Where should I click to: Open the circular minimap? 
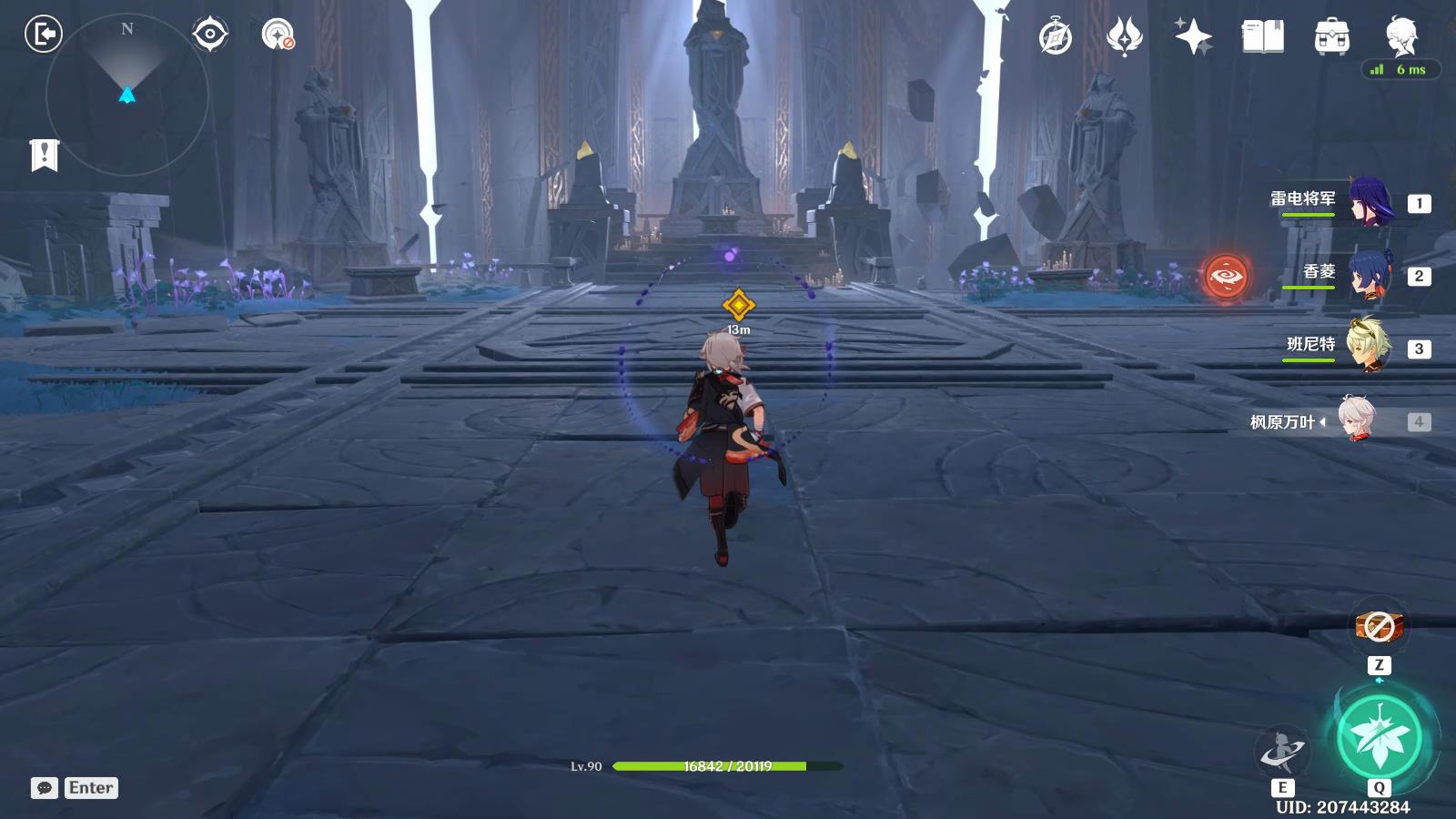pos(126,94)
